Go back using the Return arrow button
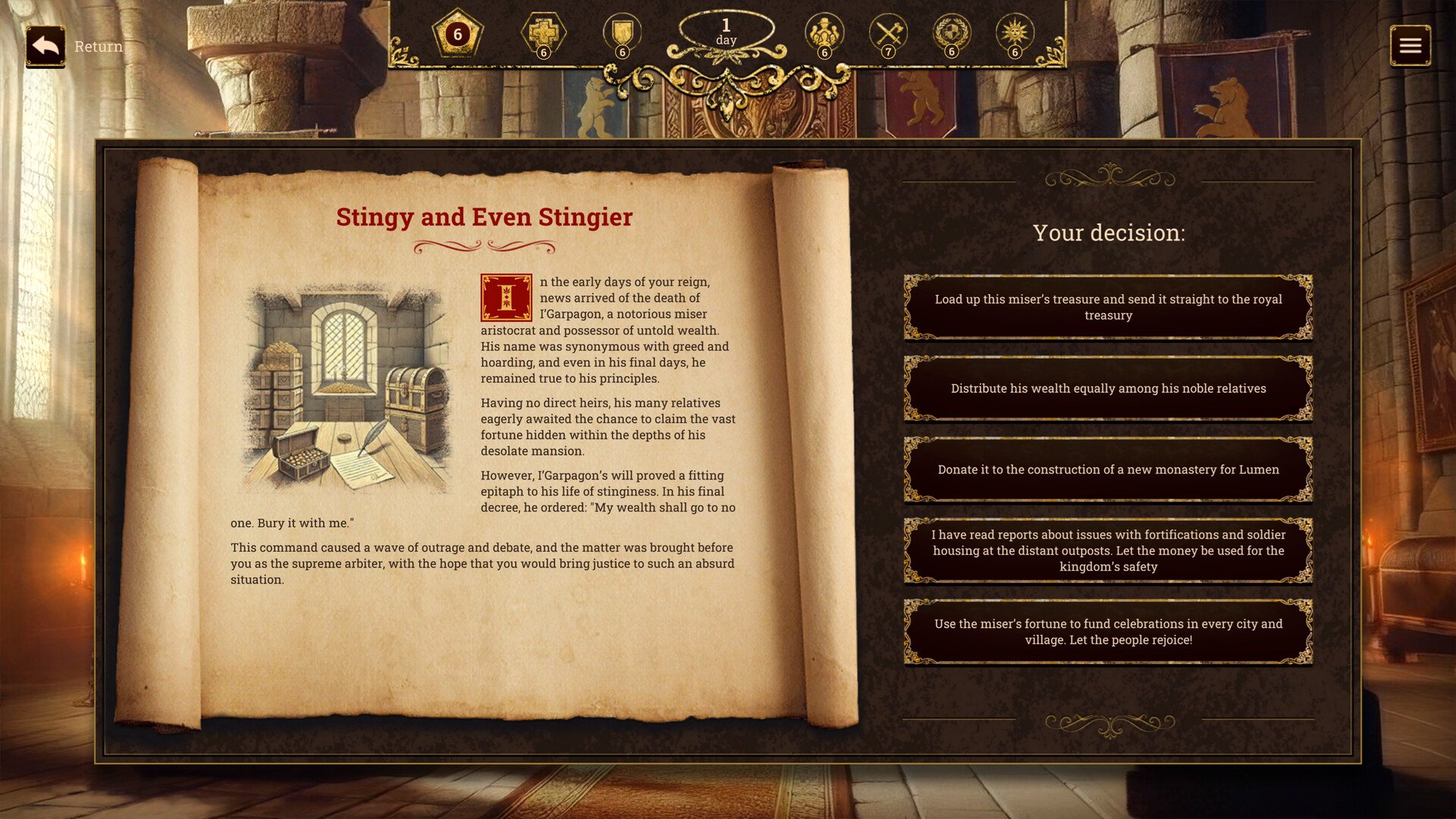 point(45,46)
